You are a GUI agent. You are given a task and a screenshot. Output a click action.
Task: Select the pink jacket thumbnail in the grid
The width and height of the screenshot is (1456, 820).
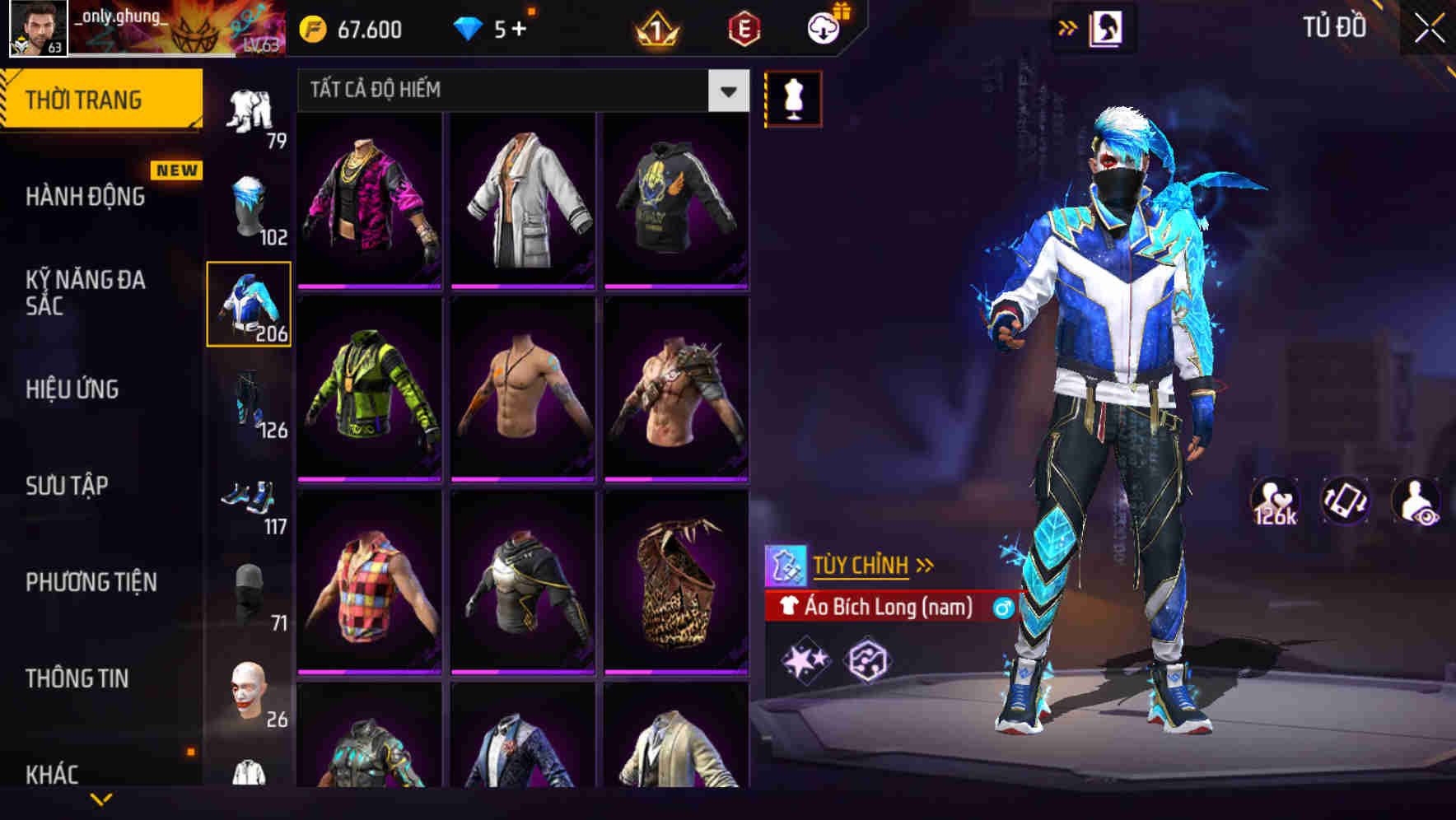369,198
